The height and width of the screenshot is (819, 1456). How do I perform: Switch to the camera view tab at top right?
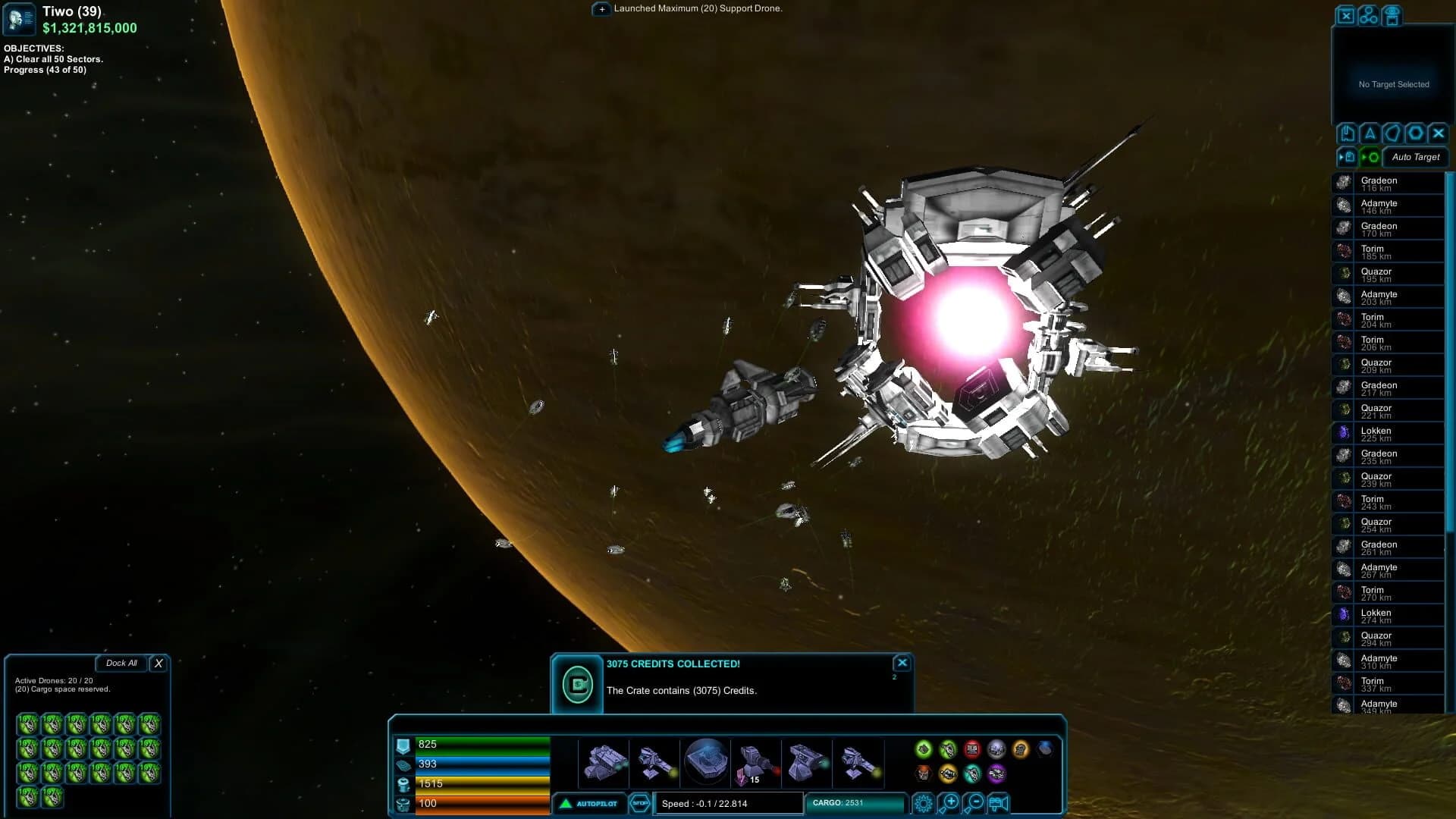pos(1392,16)
